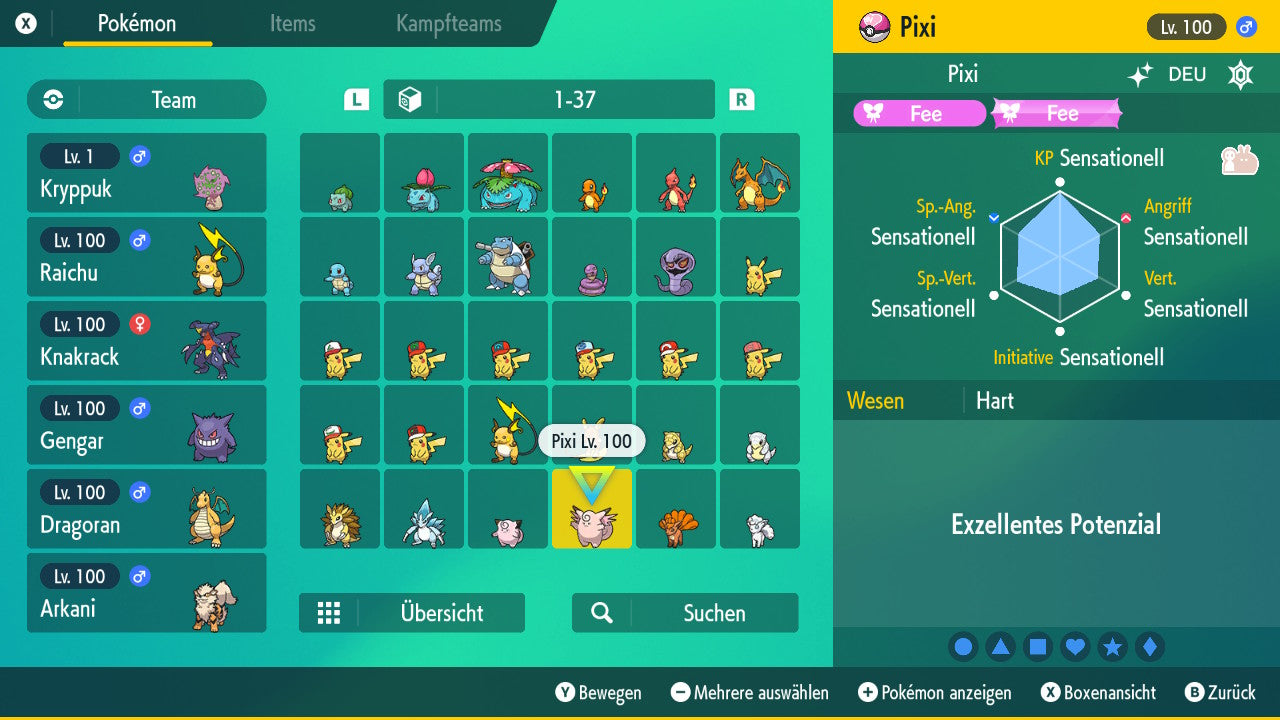Select the highlighted Pixi thumbnail in the box
The image size is (1280, 720).
click(591, 509)
